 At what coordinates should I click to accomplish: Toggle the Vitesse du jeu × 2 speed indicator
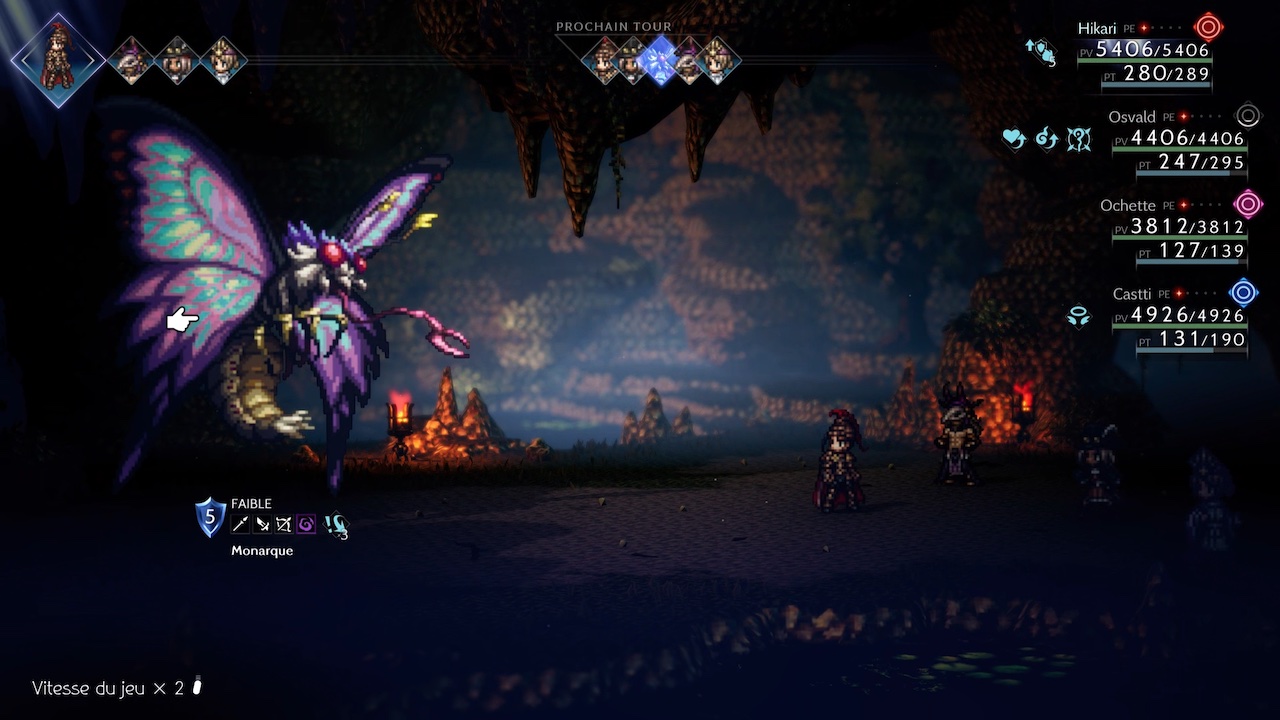click(118, 688)
